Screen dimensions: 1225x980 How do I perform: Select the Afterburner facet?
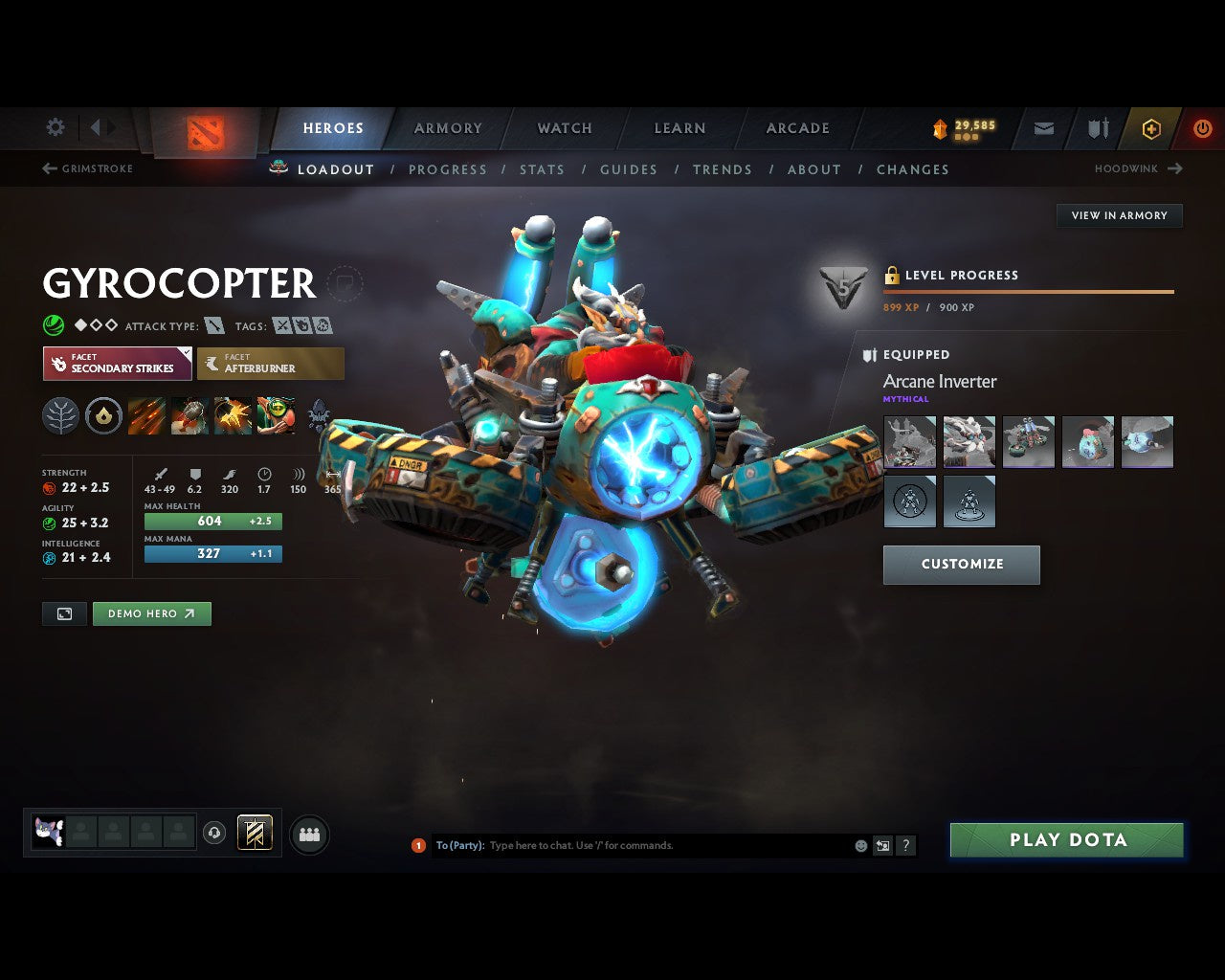coord(271,364)
